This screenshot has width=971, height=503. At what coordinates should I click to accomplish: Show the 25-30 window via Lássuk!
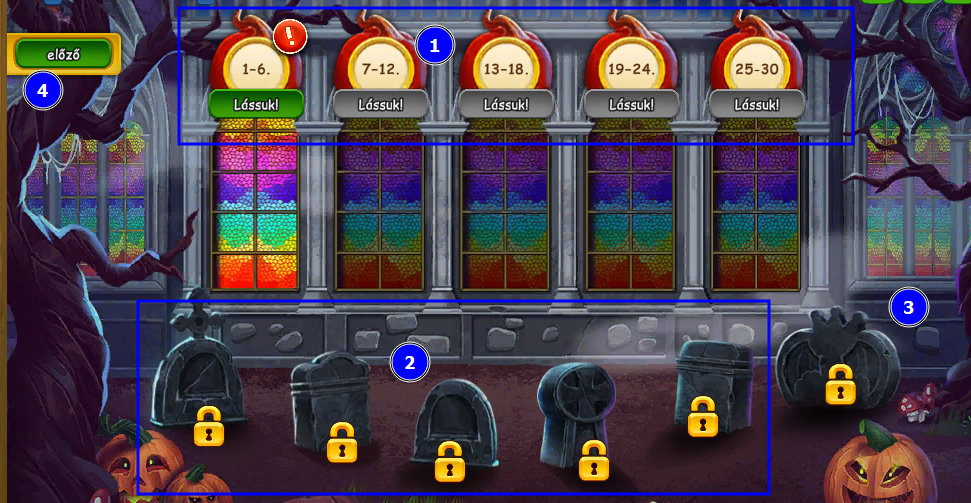click(756, 104)
